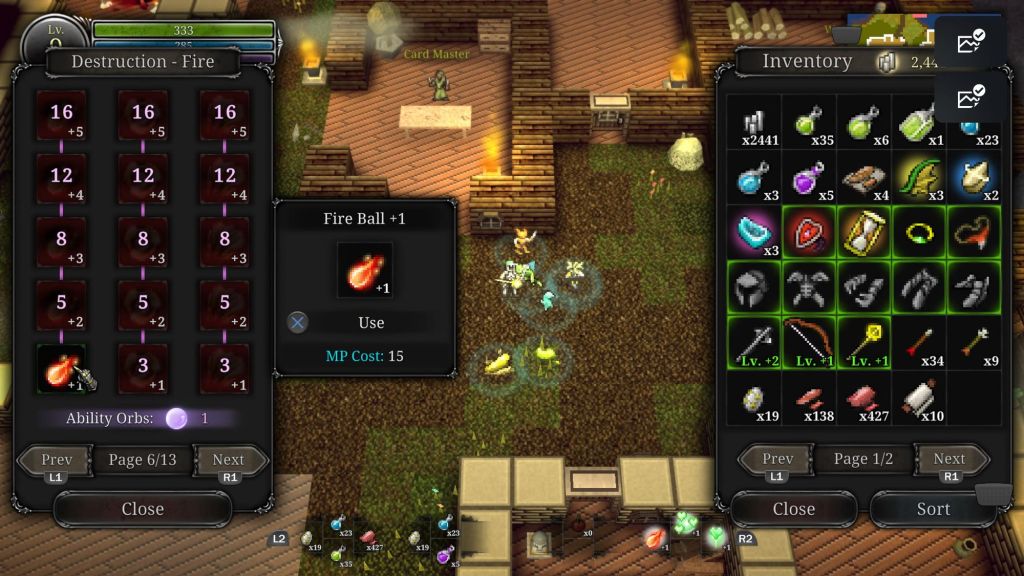Select the bow marked Lv. +1
This screenshot has height=576, width=1024.
808,343
